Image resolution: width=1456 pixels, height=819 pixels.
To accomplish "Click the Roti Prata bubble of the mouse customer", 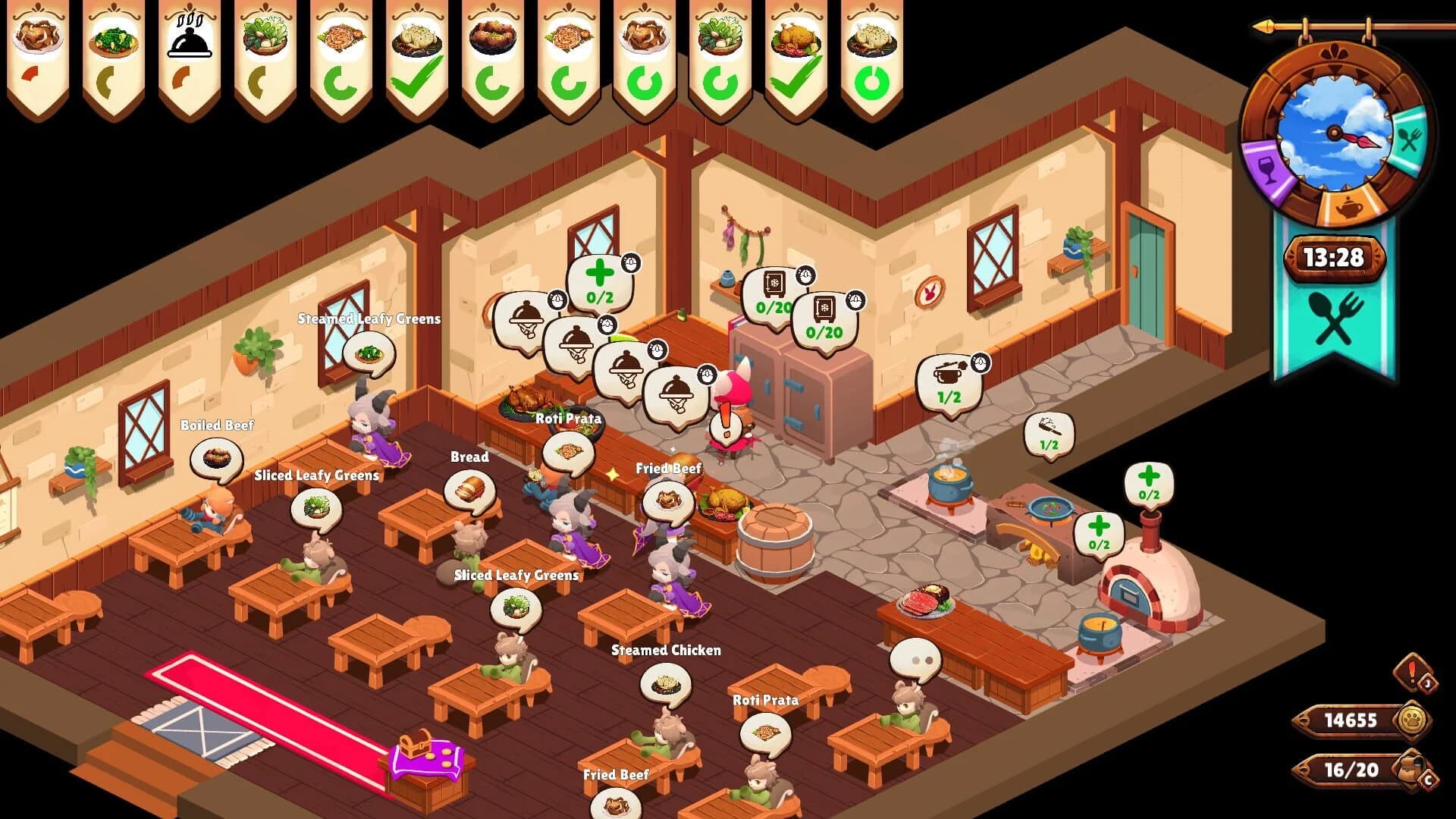I will pos(766,734).
